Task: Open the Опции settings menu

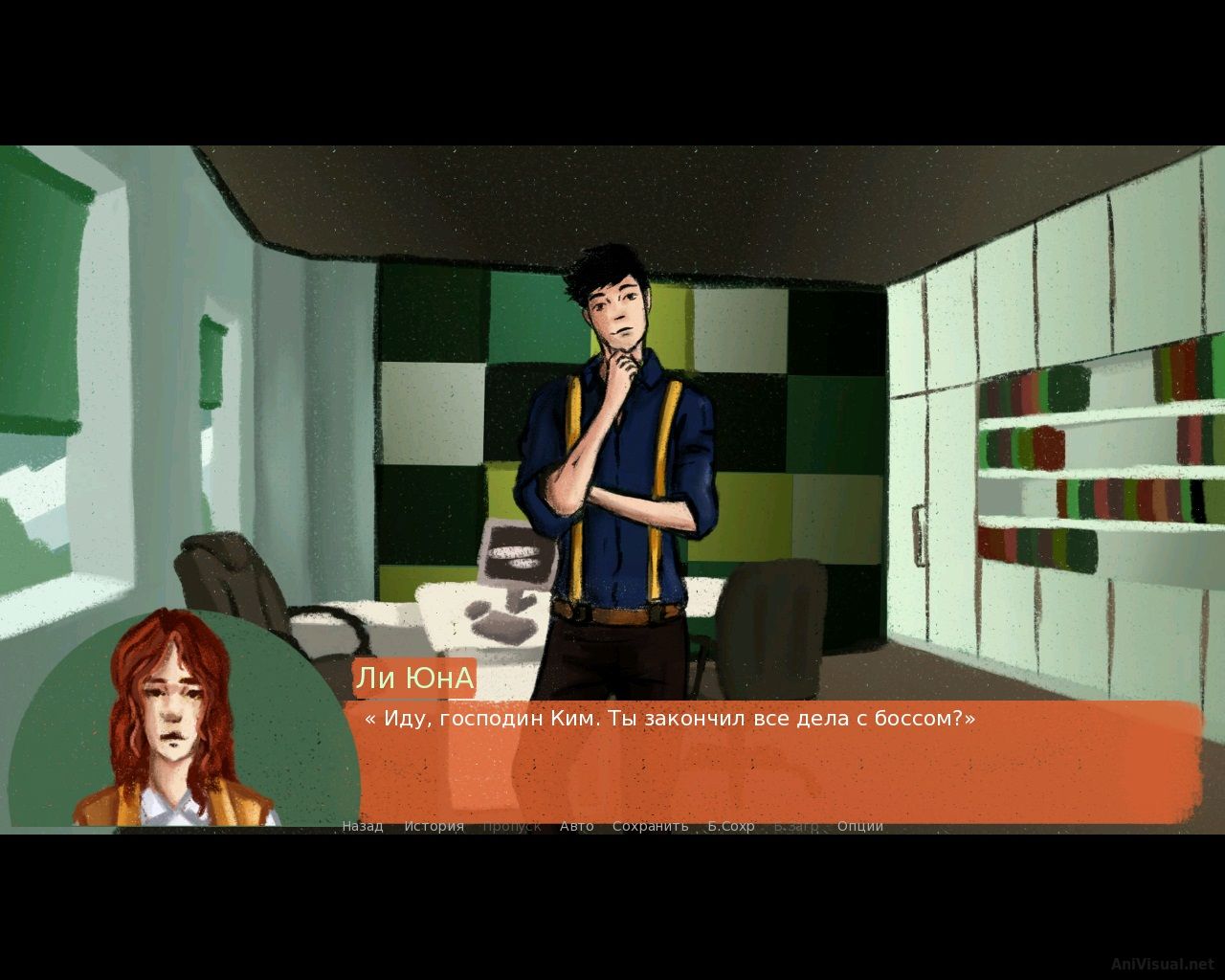Action: click(x=860, y=825)
